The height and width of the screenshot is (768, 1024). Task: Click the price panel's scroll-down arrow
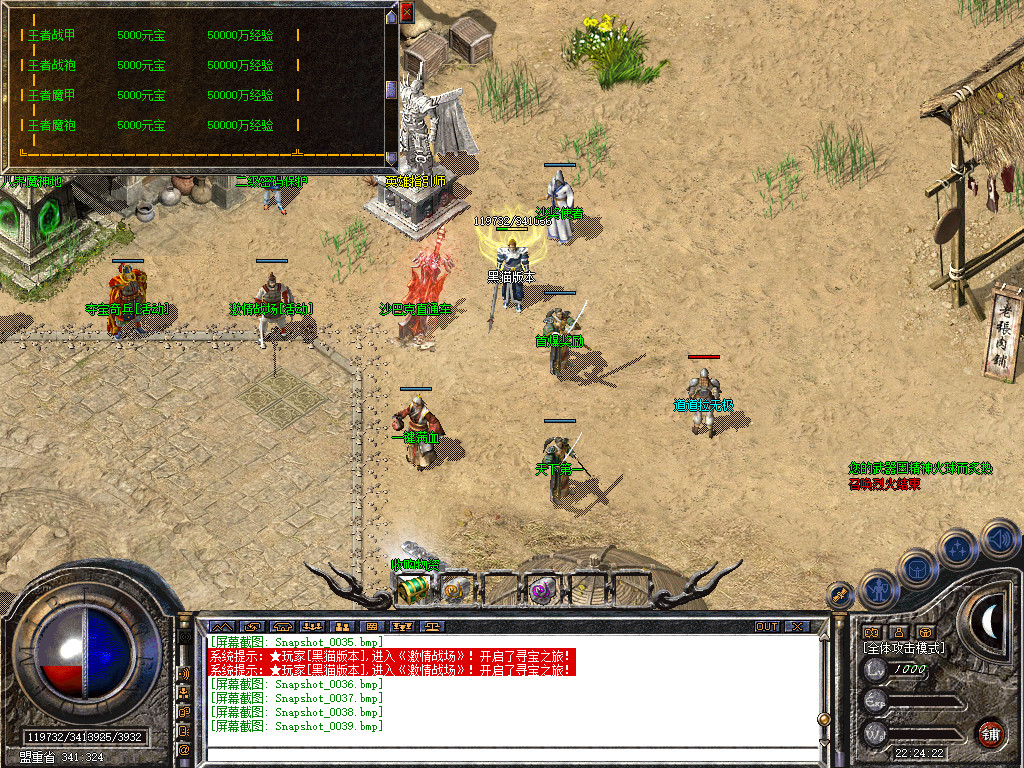391,157
